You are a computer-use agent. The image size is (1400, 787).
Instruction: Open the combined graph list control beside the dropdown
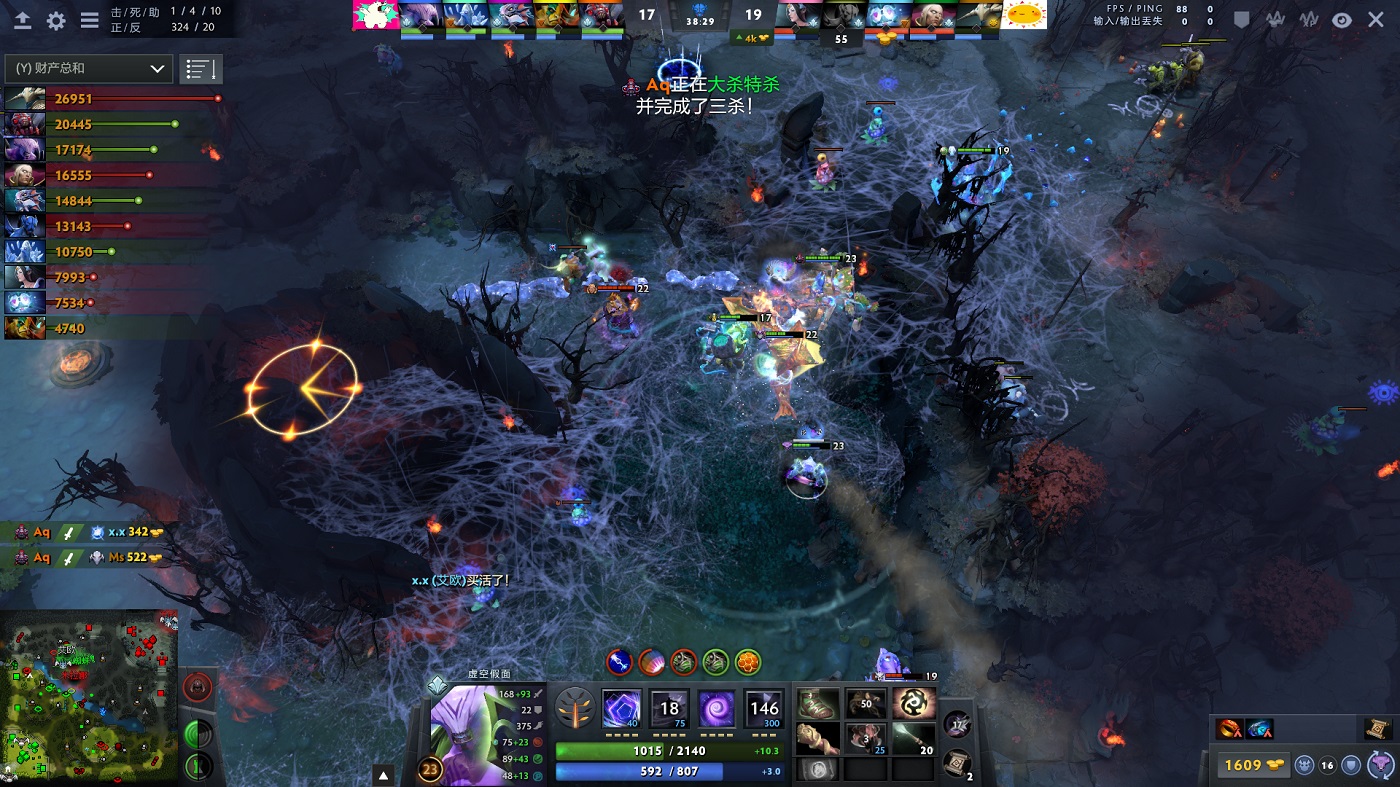200,70
